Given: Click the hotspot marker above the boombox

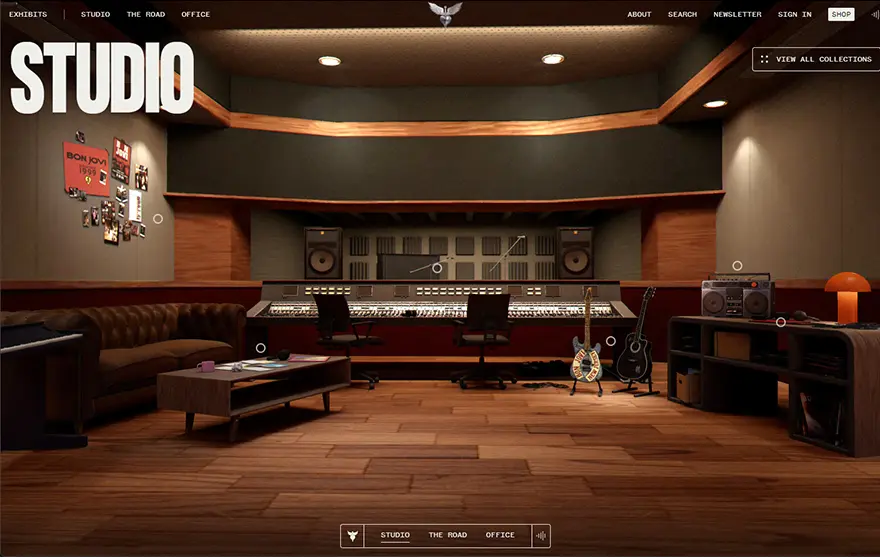Looking at the screenshot, I should coord(737,266).
